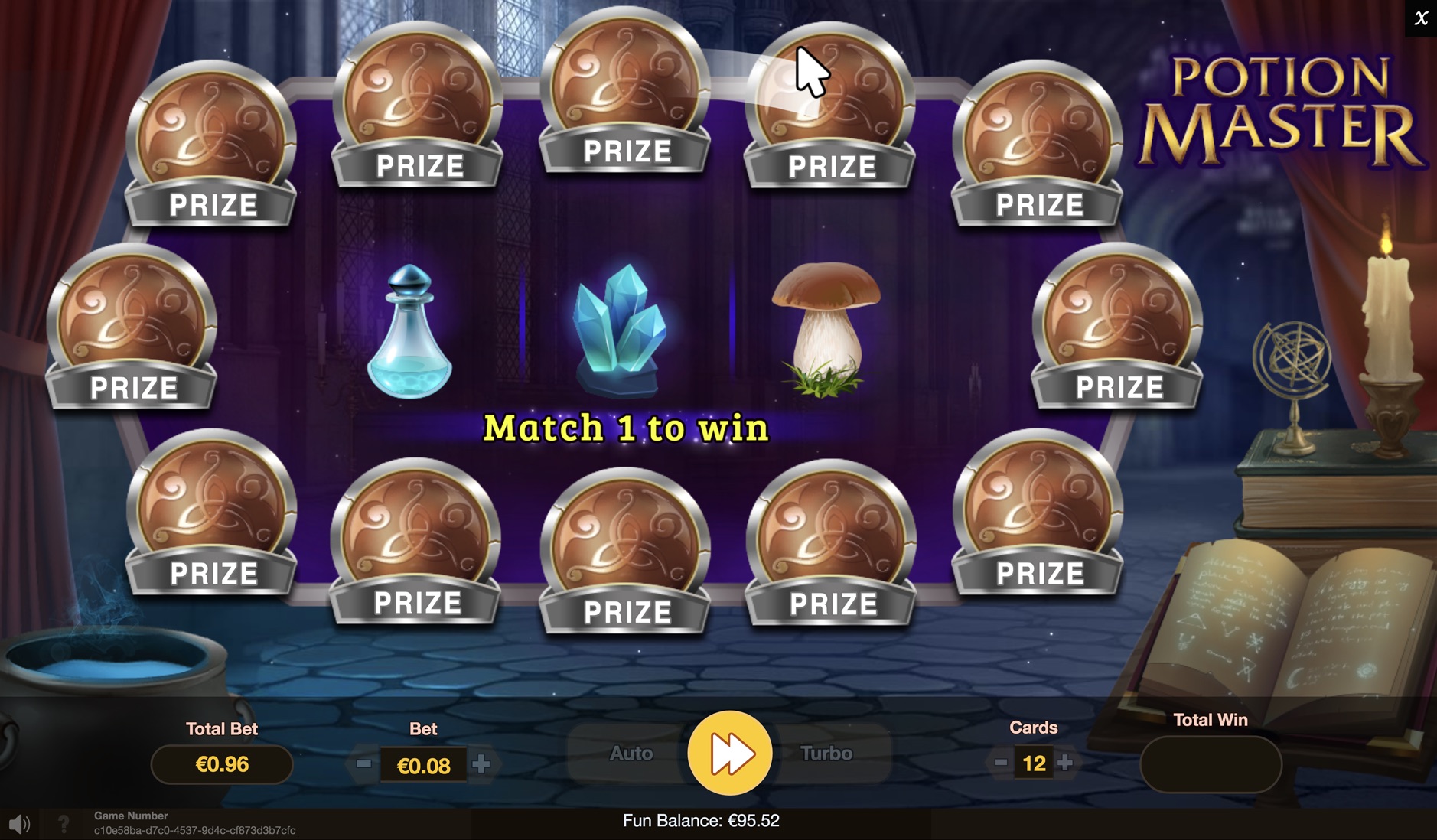Add more Cards with plus
Image resolution: width=1437 pixels, height=840 pixels.
(x=1065, y=762)
